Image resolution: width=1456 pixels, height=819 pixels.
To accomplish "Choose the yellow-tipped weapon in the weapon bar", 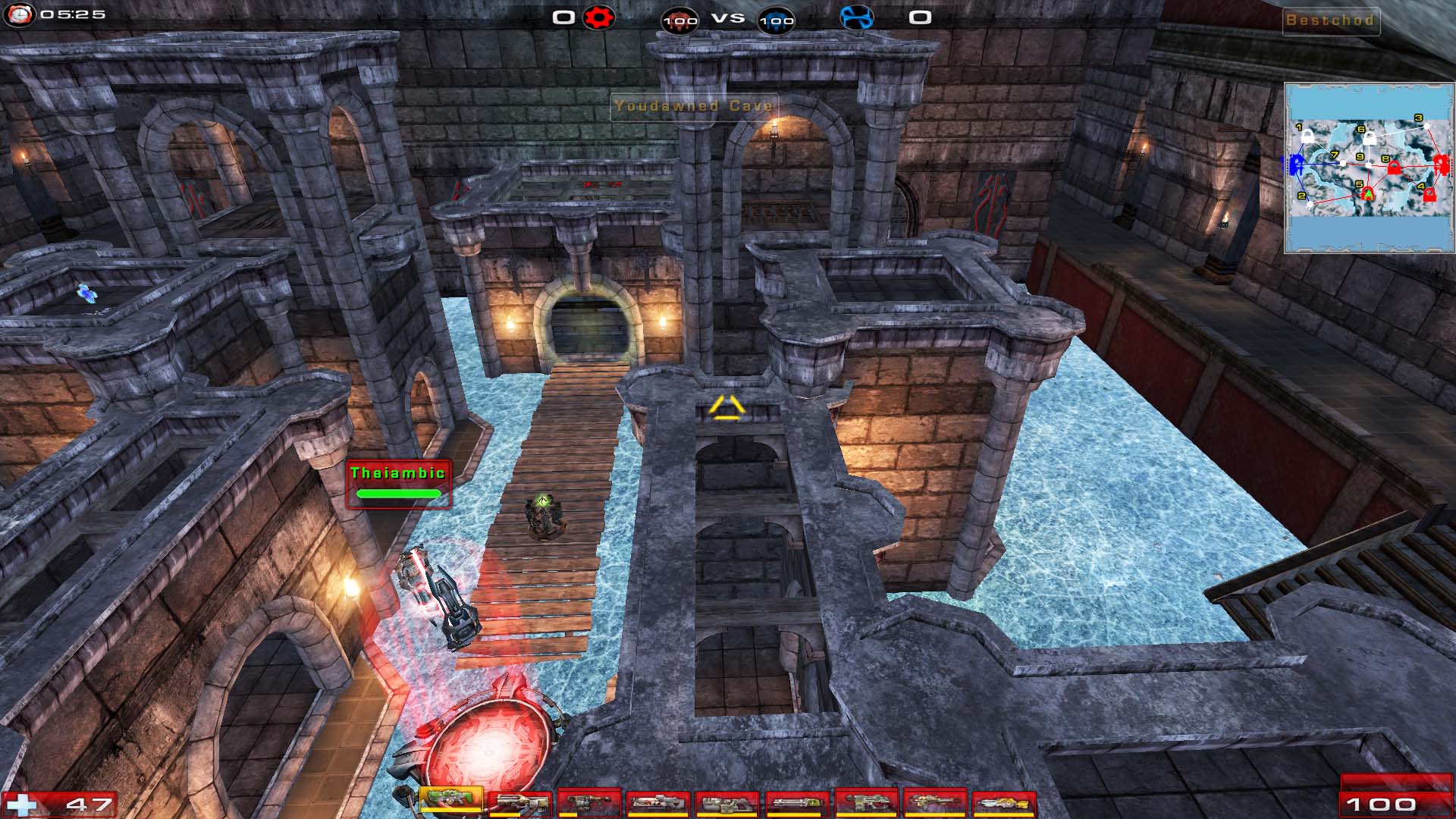I will click(x=1003, y=803).
